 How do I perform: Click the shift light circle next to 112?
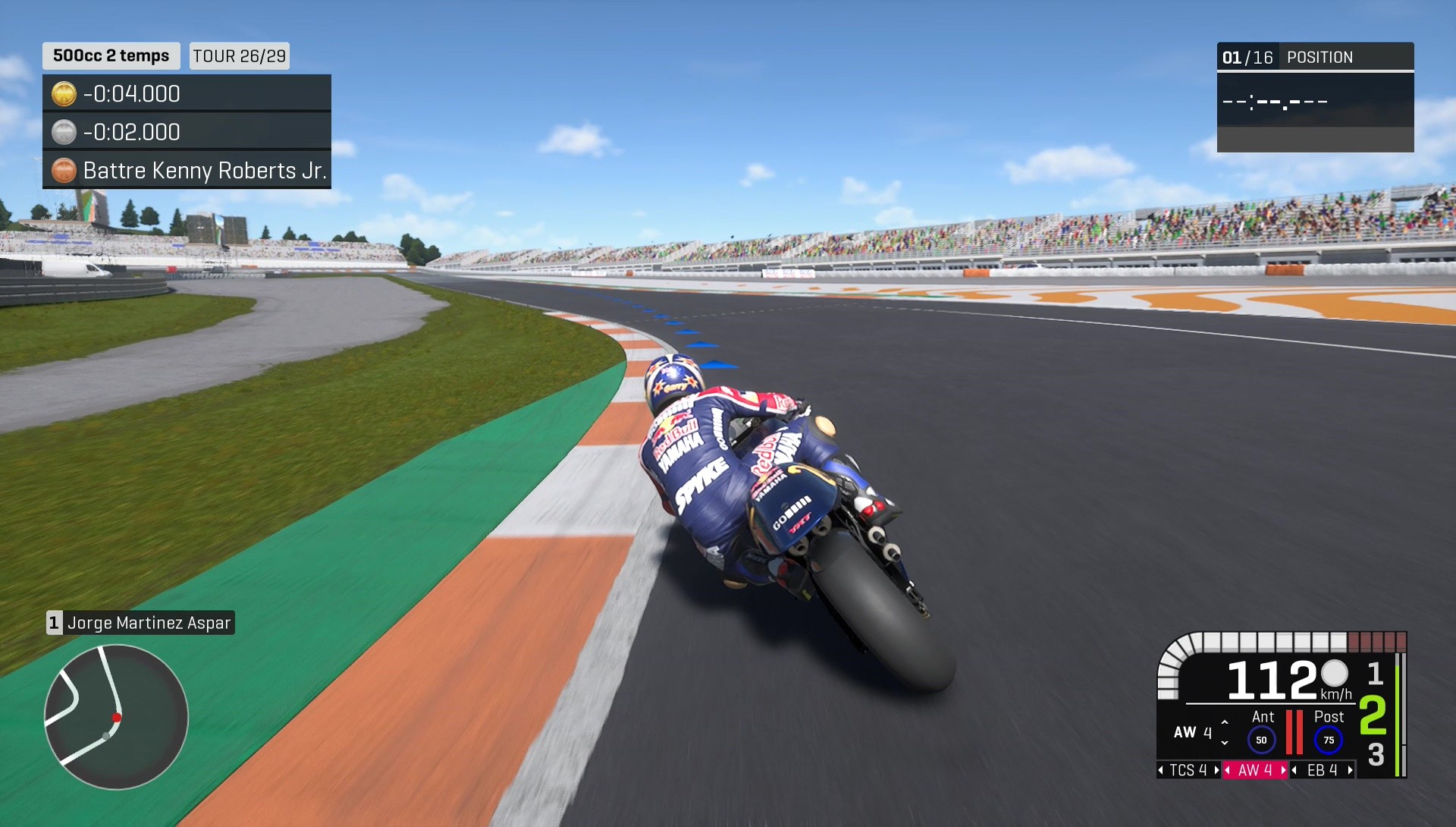[x=1333, y=674]
